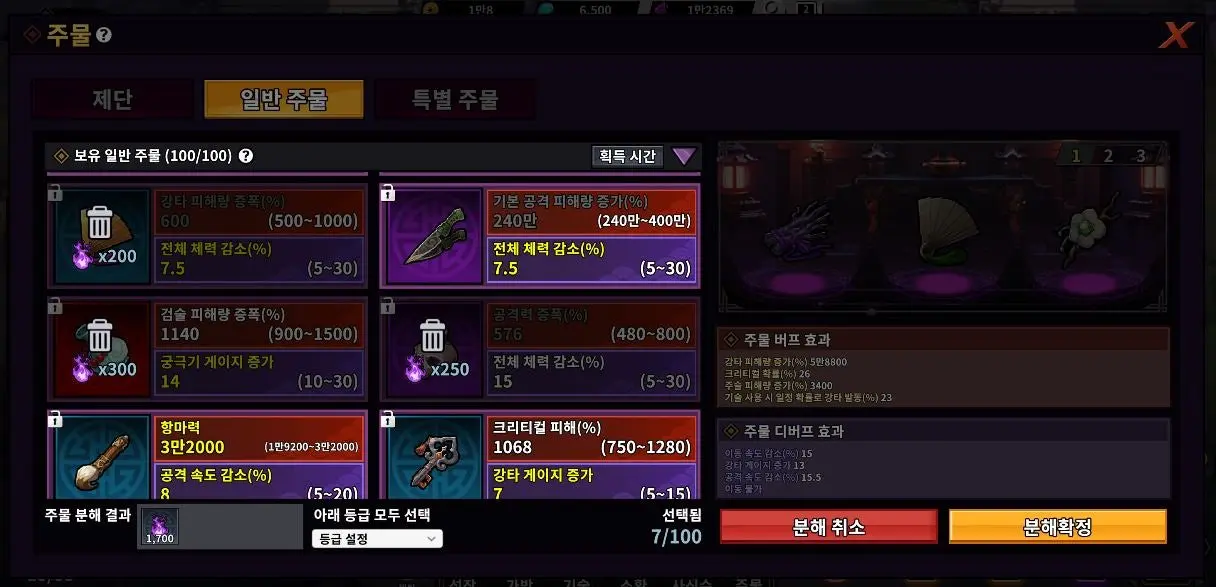This screenshot has height=587, width=1216.
Task: Select the 크리티컬 피해 talisman card
Action: (539, 455)
